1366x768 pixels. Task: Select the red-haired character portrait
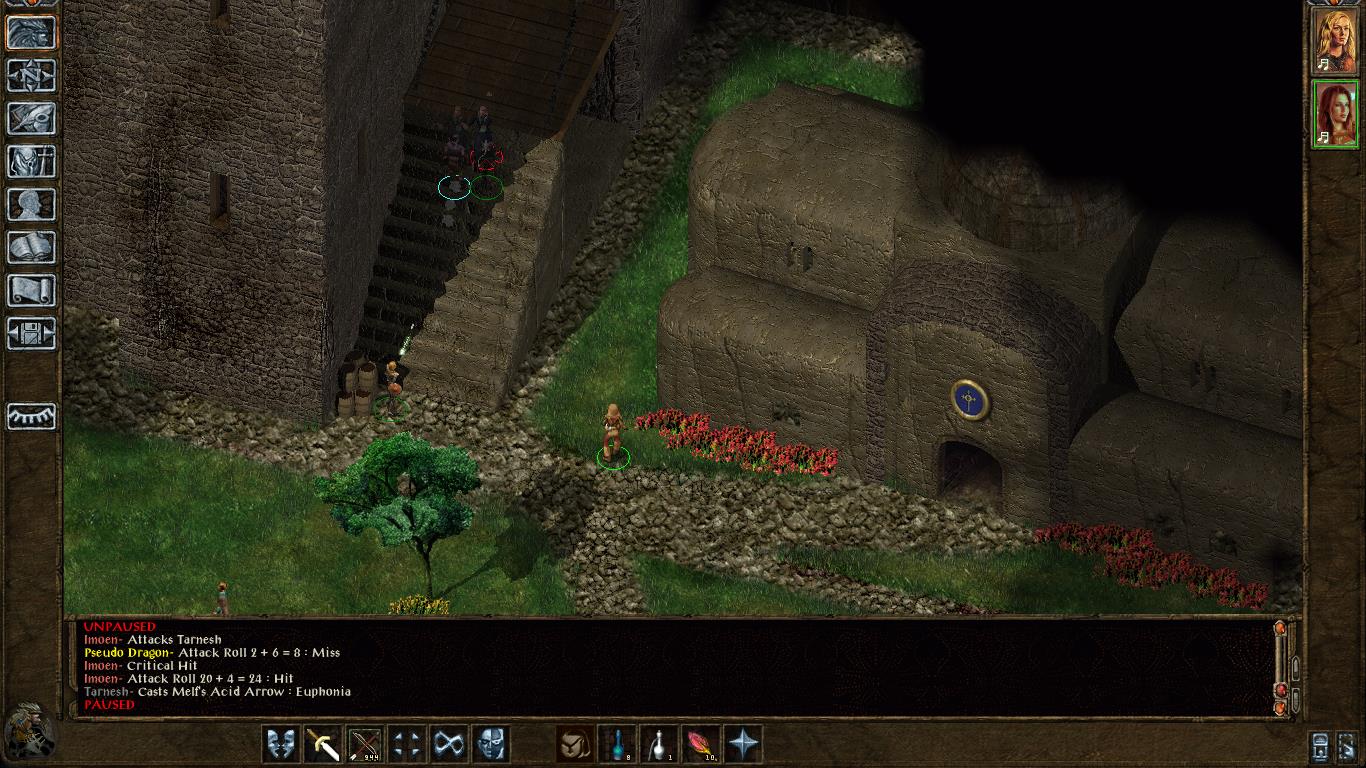click(x=1334, y=114)
